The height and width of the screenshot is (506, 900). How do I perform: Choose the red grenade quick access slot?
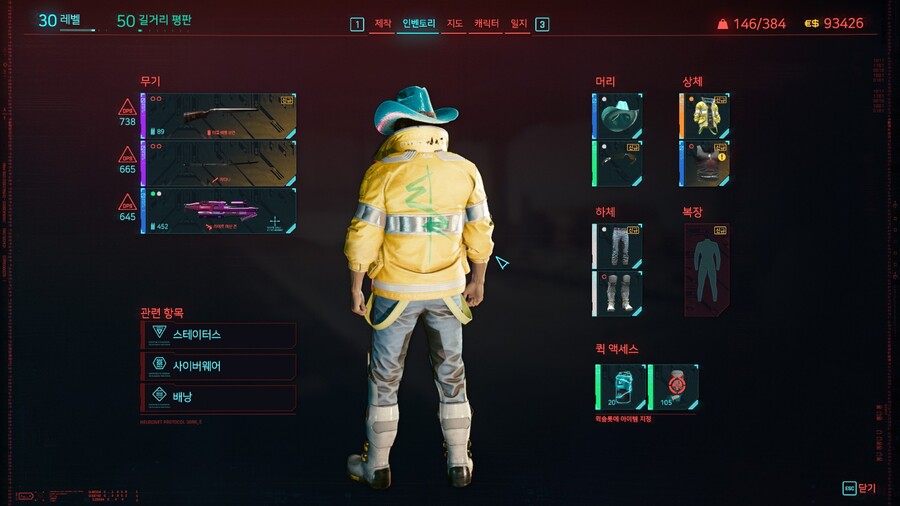[x=674, y=387]
